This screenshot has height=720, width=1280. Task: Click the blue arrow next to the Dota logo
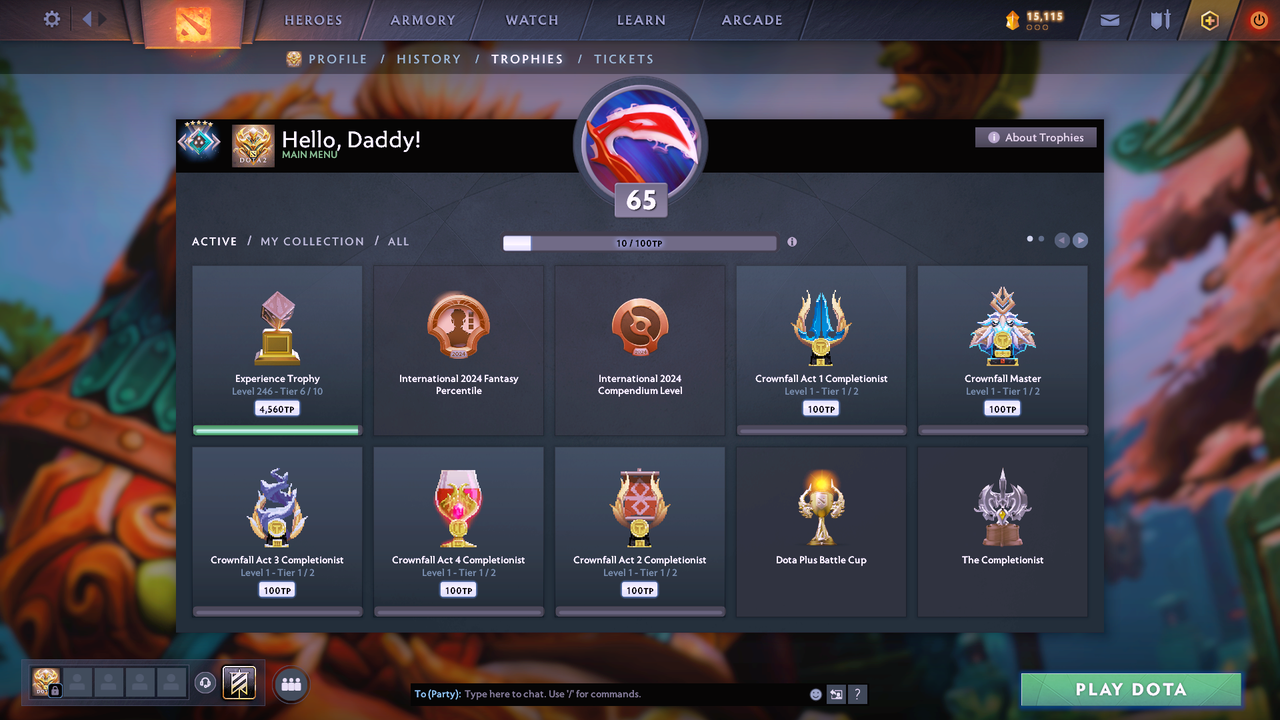click(89, 18)
